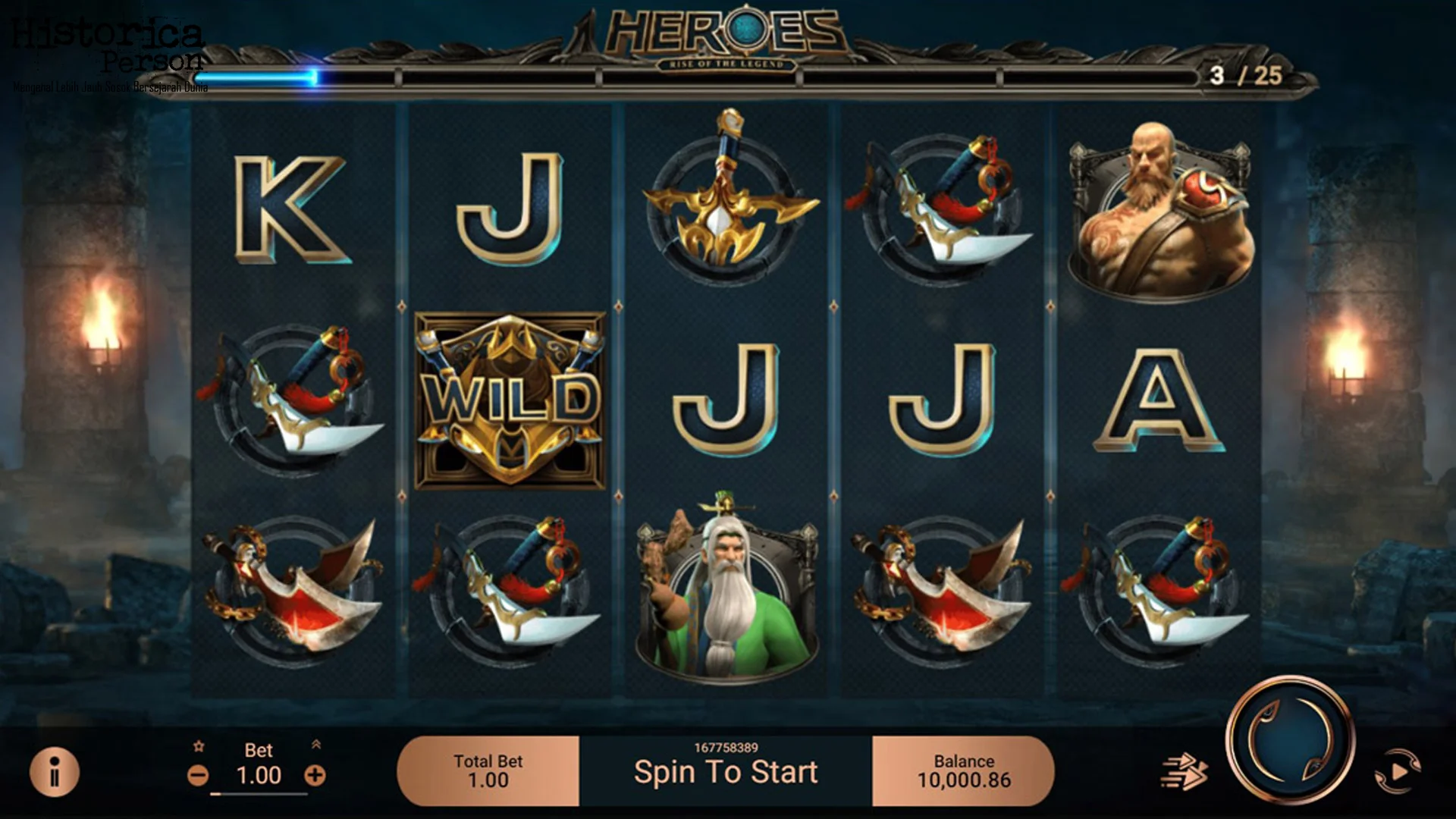Decrease the bet with the minus control
This screenshot has width=1456, height=819.
click(199, 777)
